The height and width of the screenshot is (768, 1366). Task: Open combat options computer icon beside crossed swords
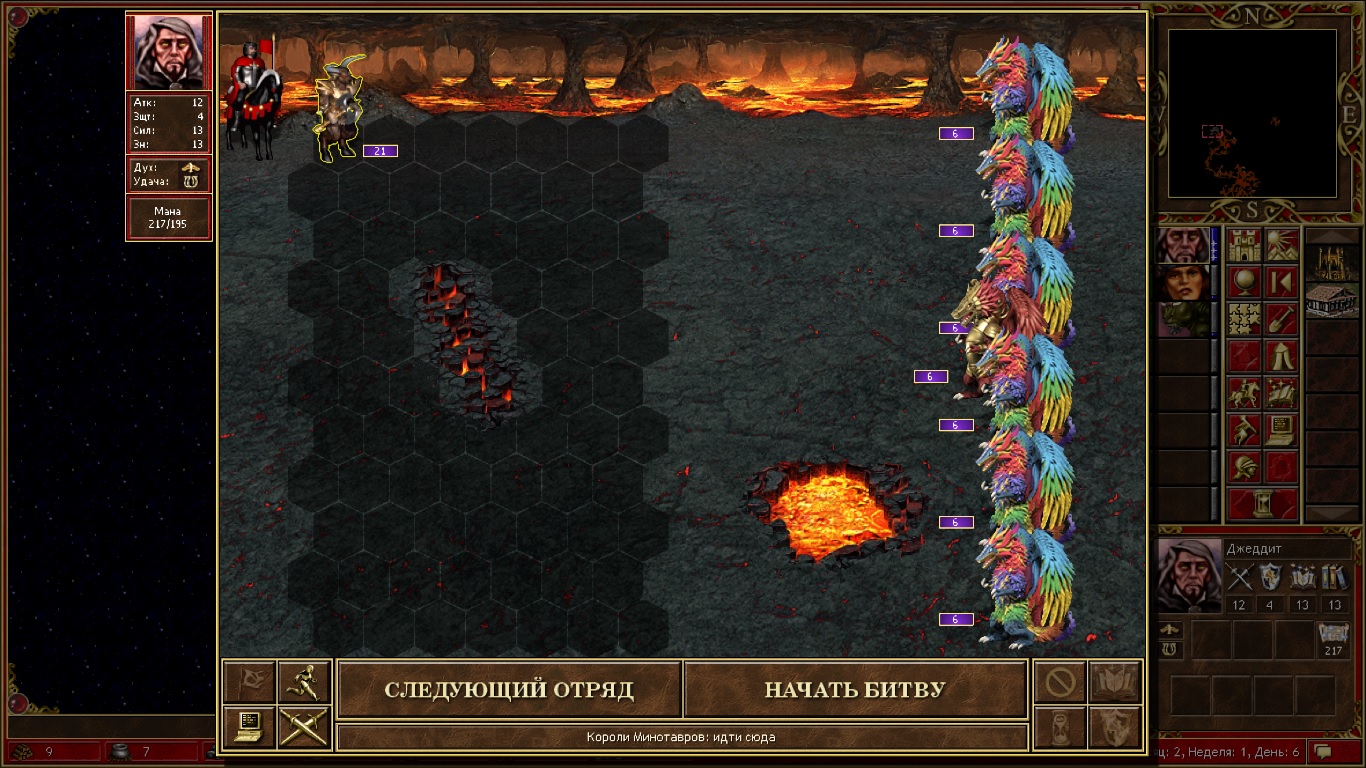pos(249,727)
